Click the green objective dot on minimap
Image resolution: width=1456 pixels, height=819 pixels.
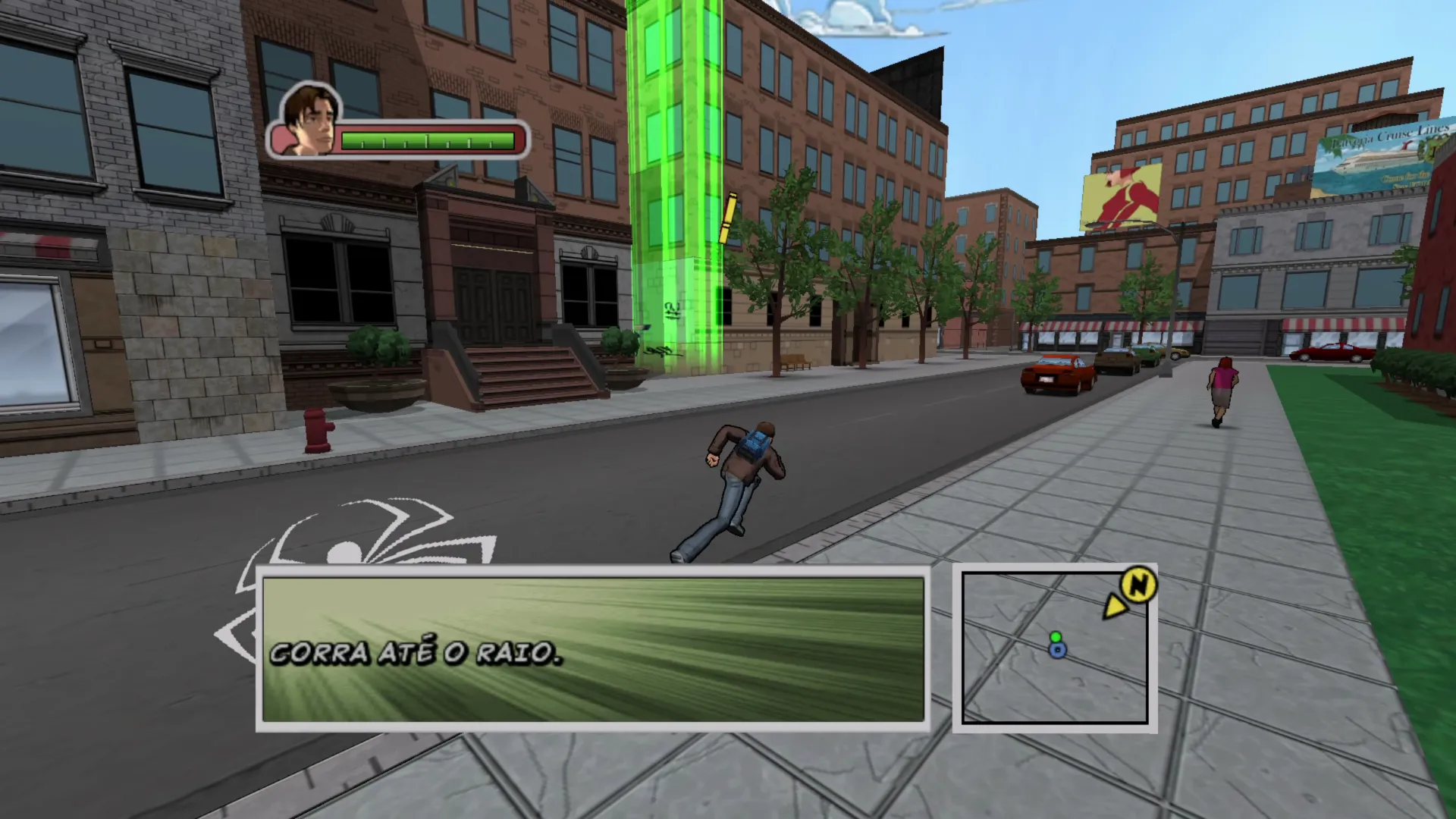(1056, 637)
